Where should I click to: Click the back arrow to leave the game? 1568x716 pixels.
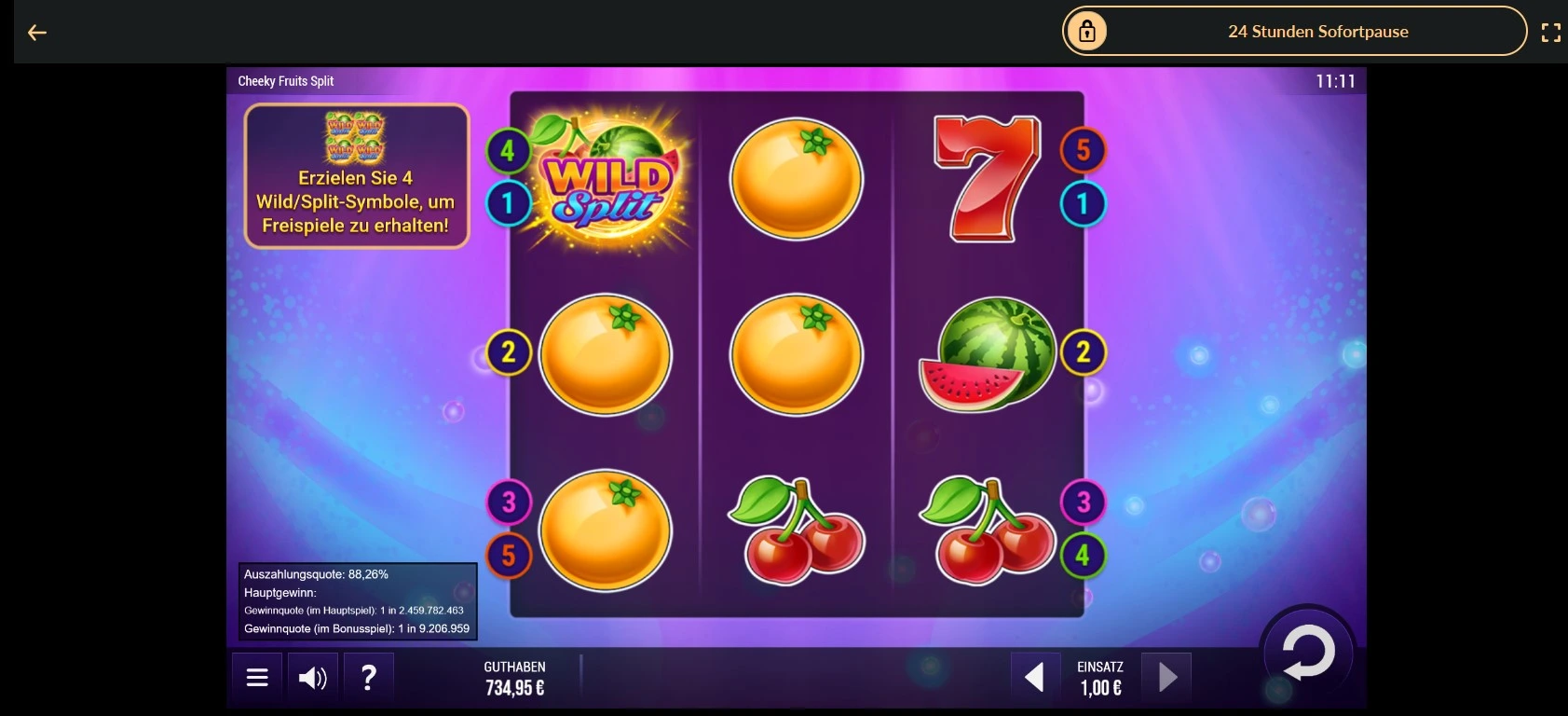click(x=37, y=32)
